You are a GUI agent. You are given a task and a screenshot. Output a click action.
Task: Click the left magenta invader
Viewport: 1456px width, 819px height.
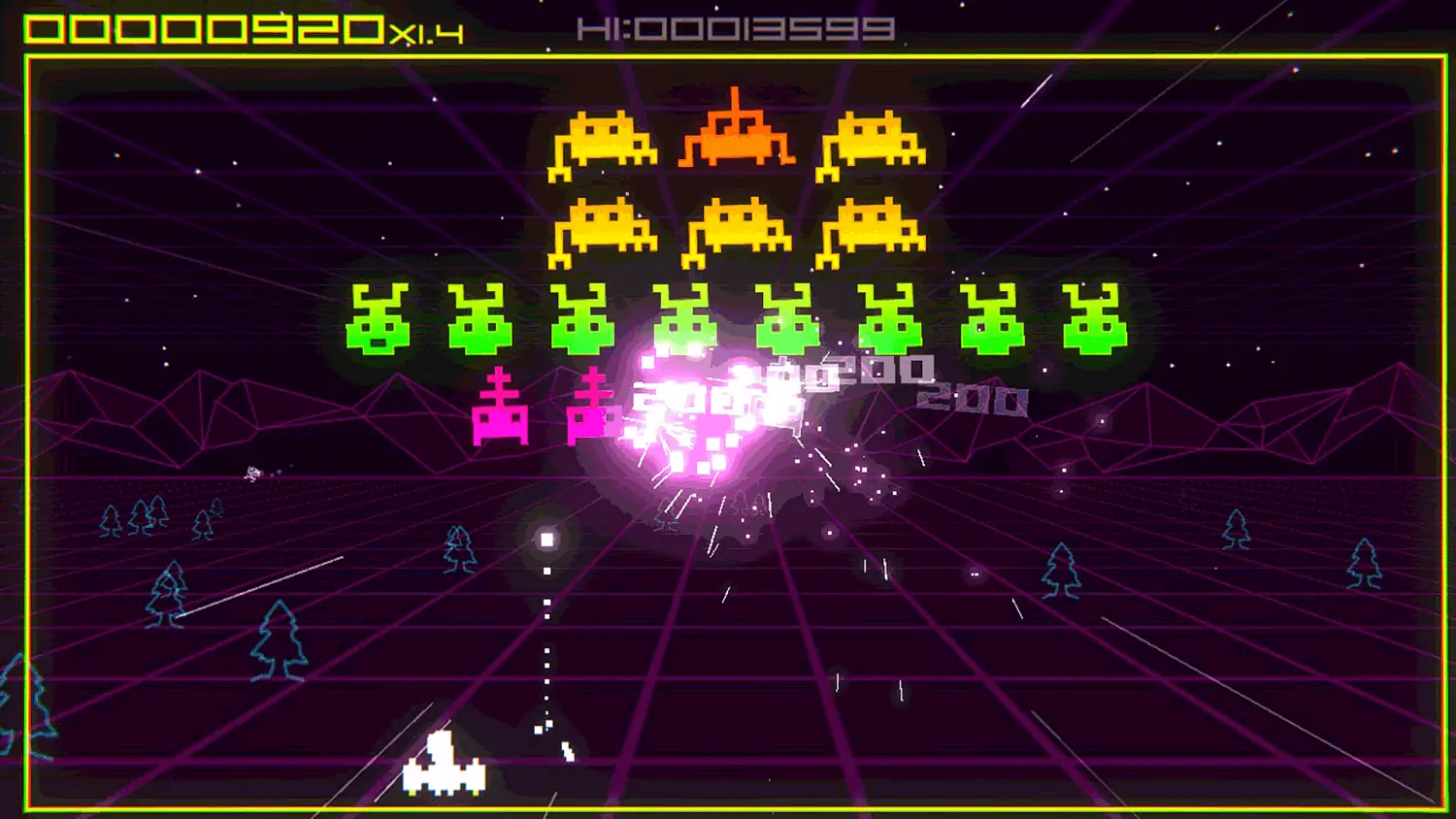(x=501, y=408)
